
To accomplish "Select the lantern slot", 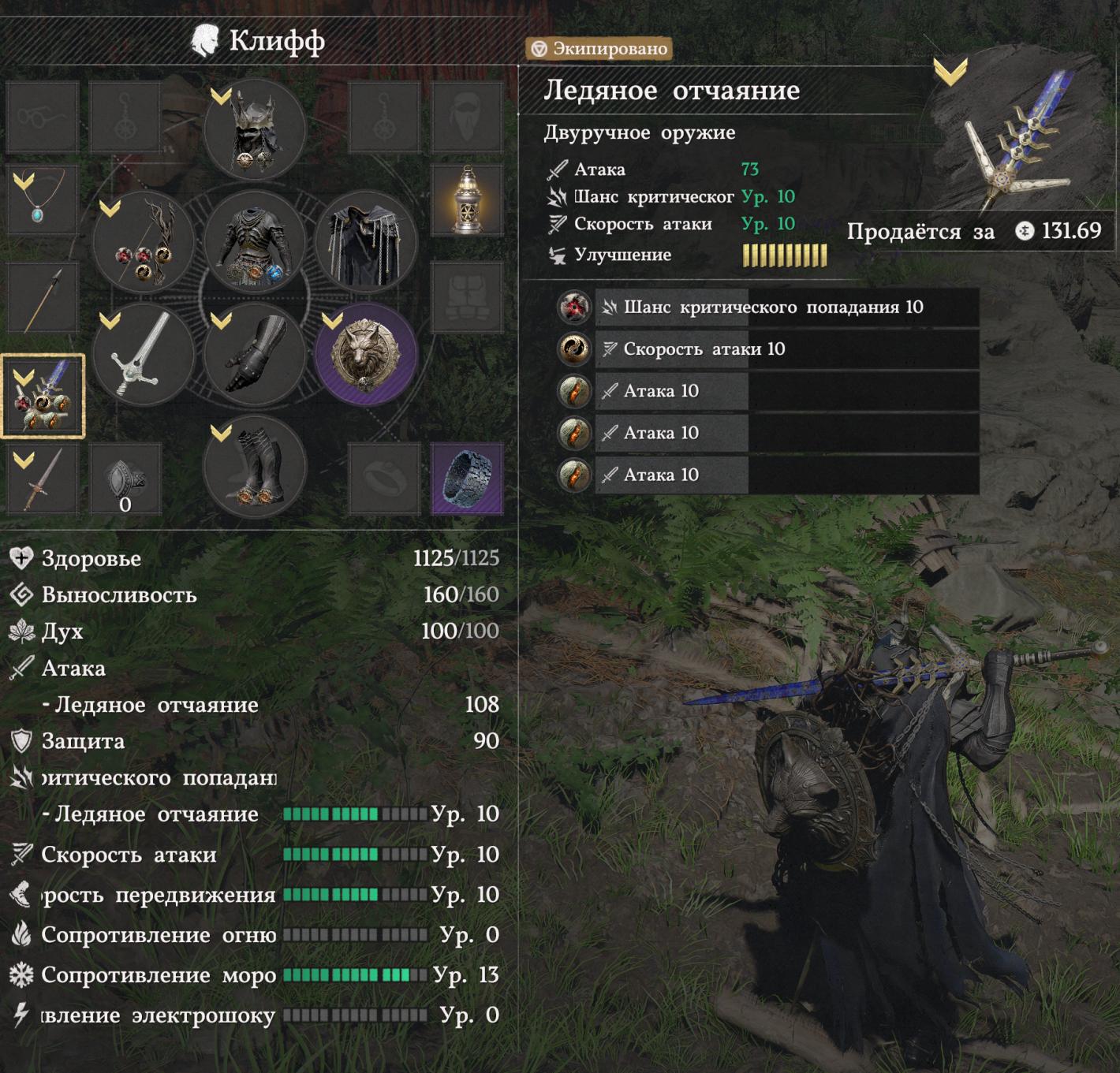I will [x=467, y=199].
